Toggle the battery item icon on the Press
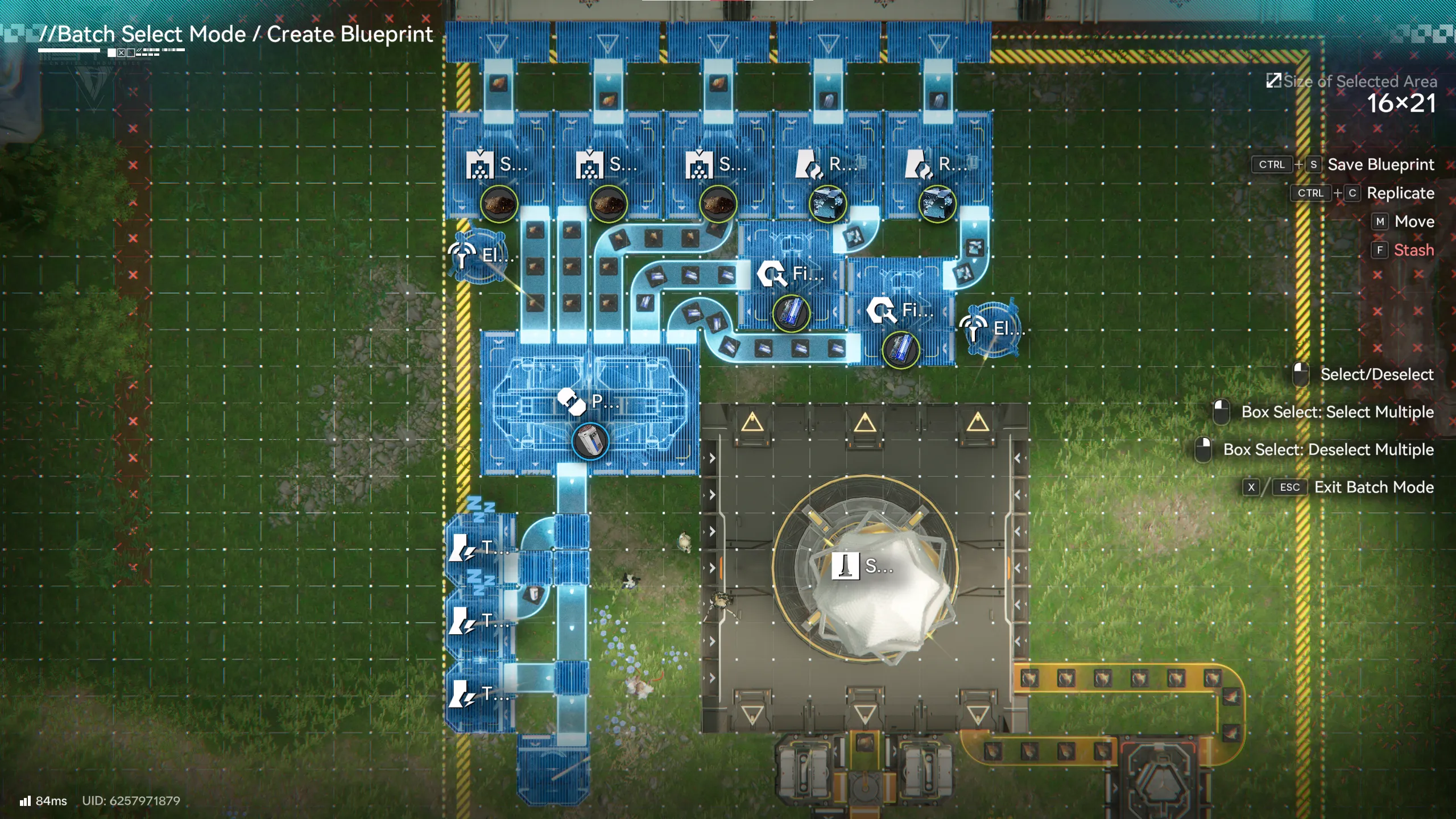The image size is (1456, 819). click(x=590, y=441)
